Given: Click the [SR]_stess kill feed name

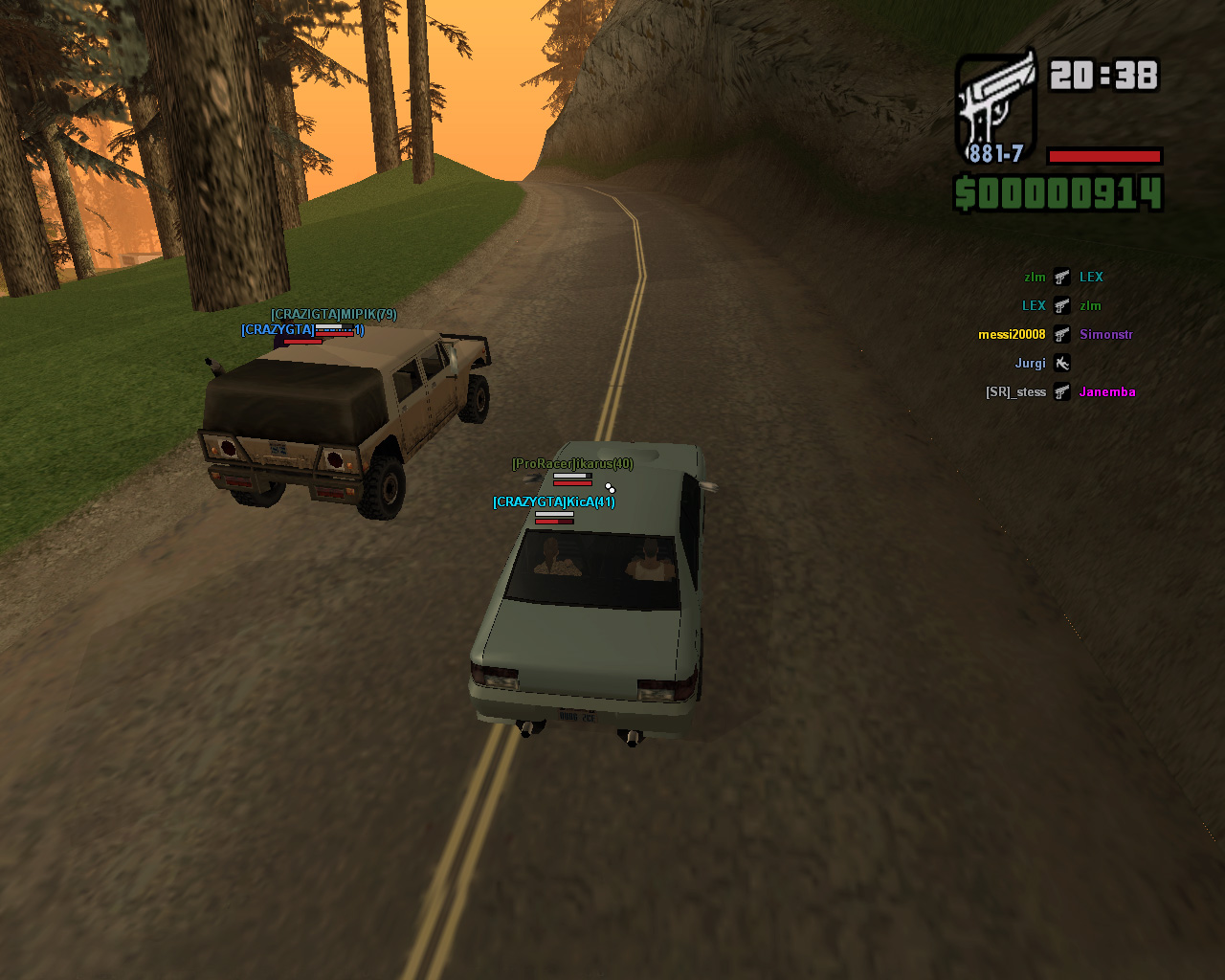Looking at the screenshot, I should tap(1015, 392).
